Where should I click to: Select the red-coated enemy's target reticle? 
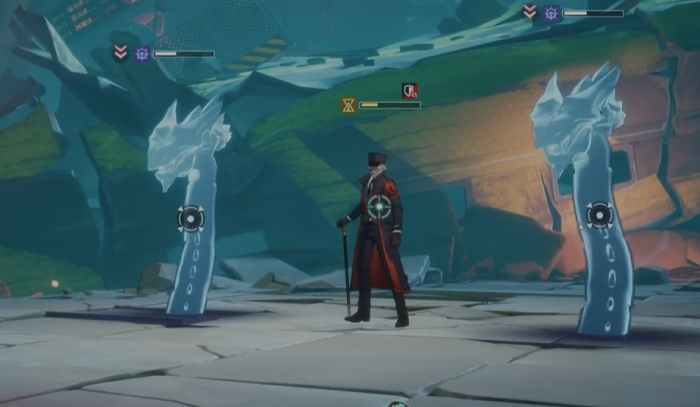tap(379, 207)
